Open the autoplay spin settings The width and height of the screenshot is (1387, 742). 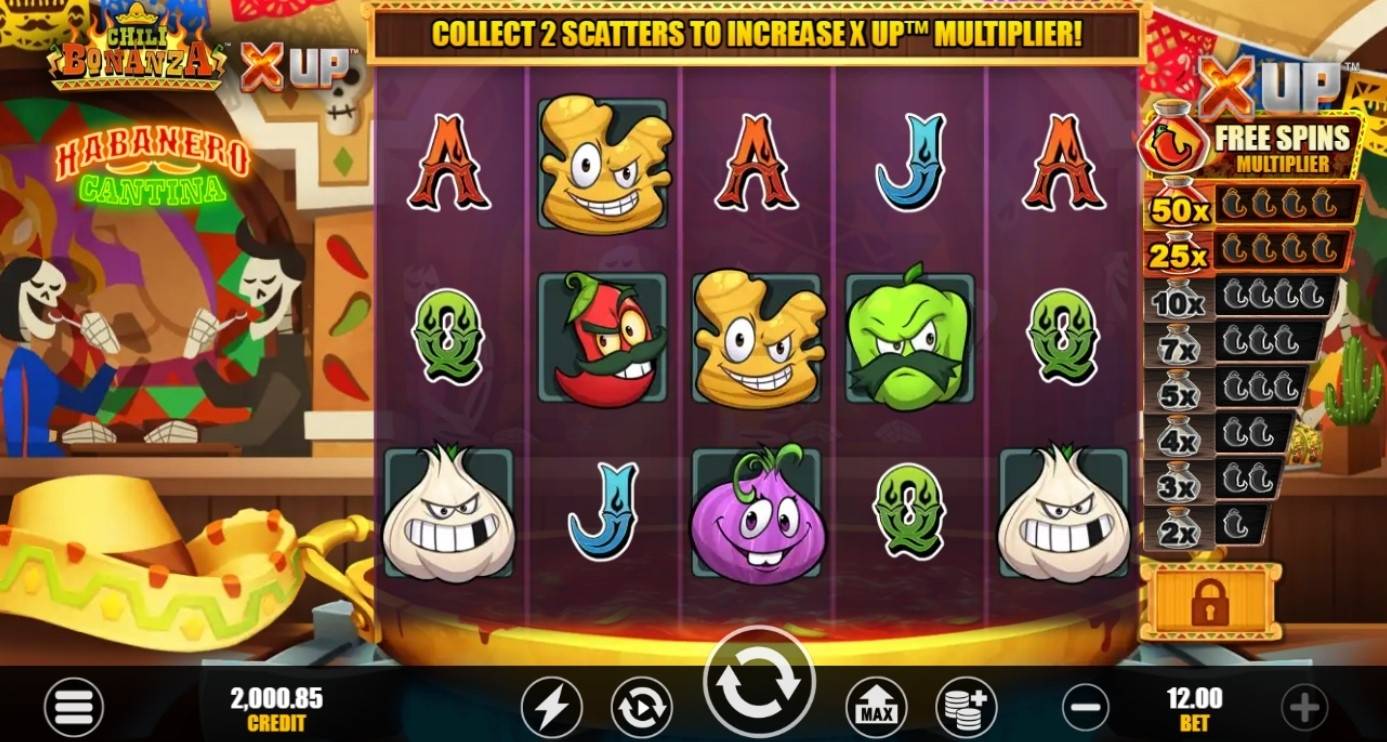pos(641,708)
